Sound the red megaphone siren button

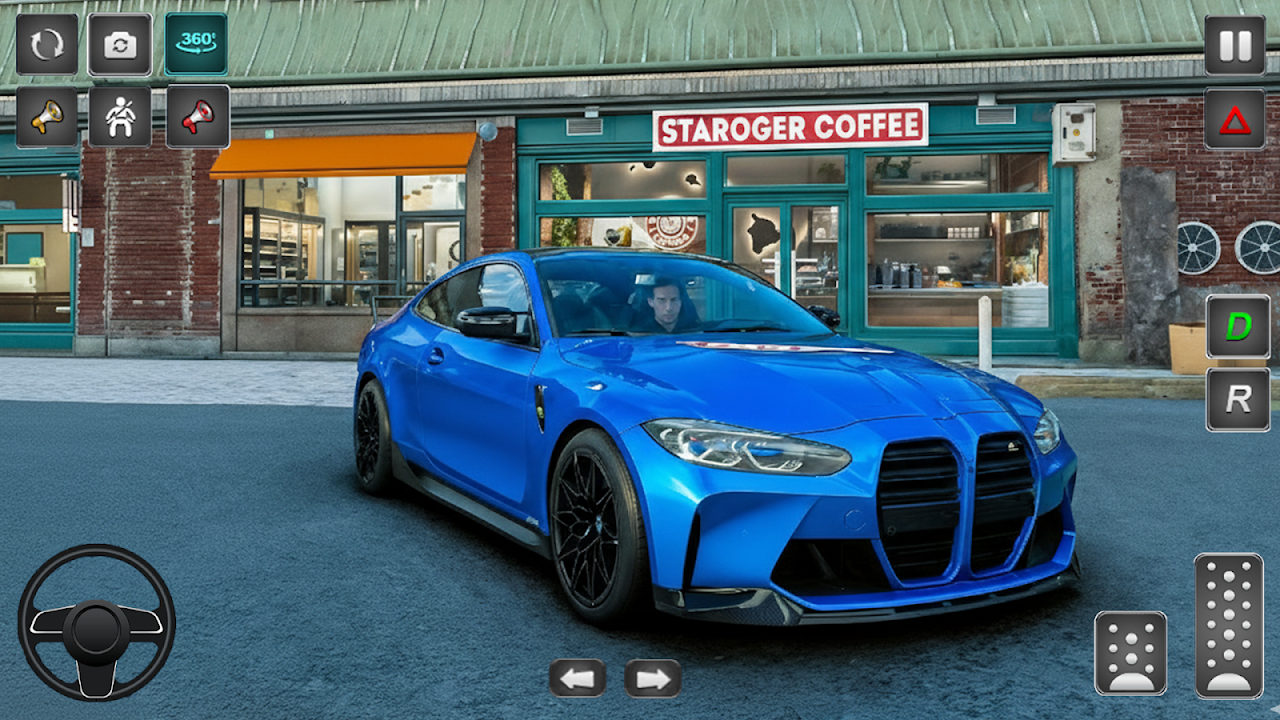click(197, 117)
